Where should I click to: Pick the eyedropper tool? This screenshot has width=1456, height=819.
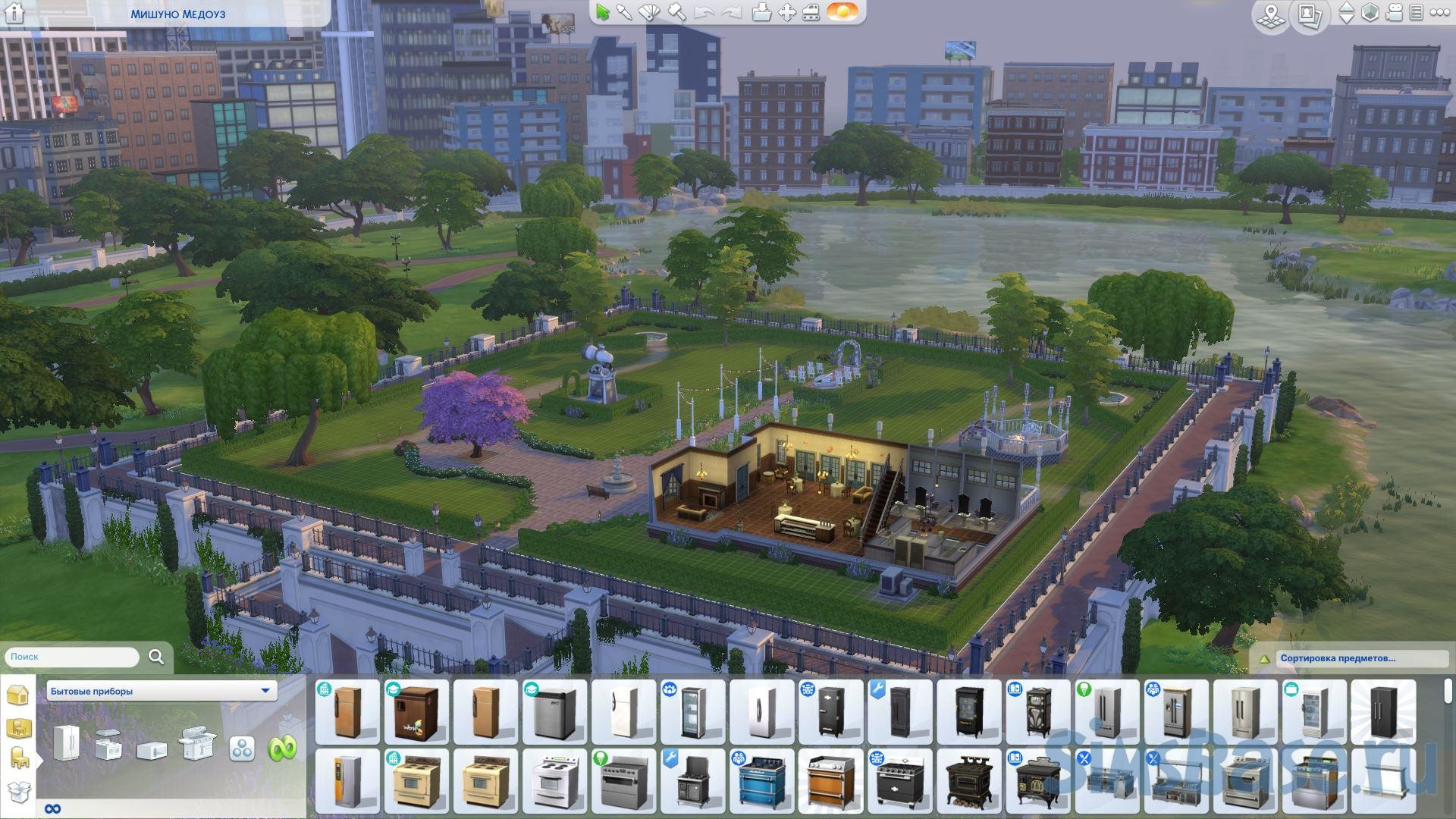[624, 12]
